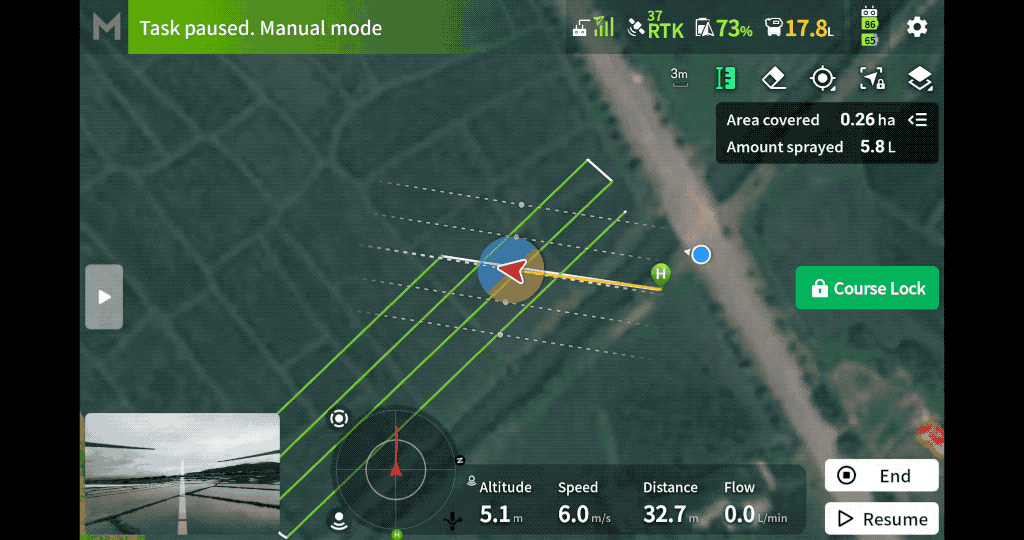Activate the Course Lock button
The image size is (1024, 540).
click(867, 288)
